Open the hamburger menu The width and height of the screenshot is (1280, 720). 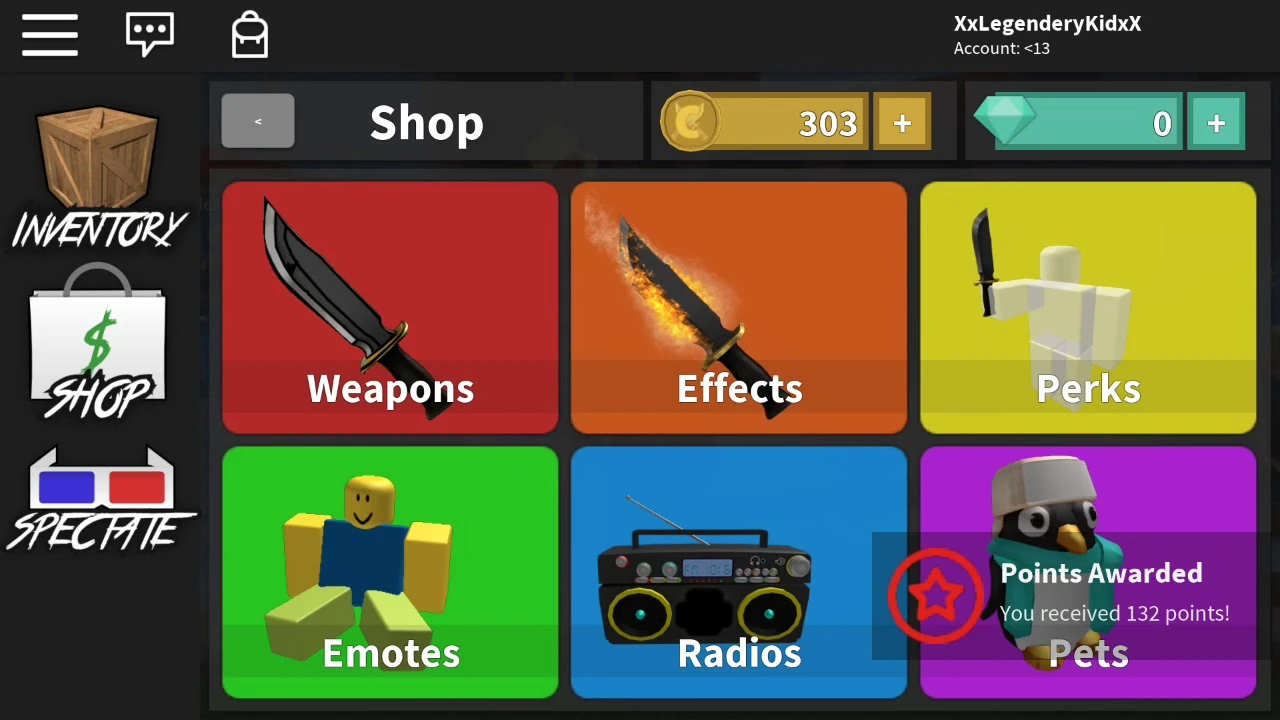pos(49,35)
